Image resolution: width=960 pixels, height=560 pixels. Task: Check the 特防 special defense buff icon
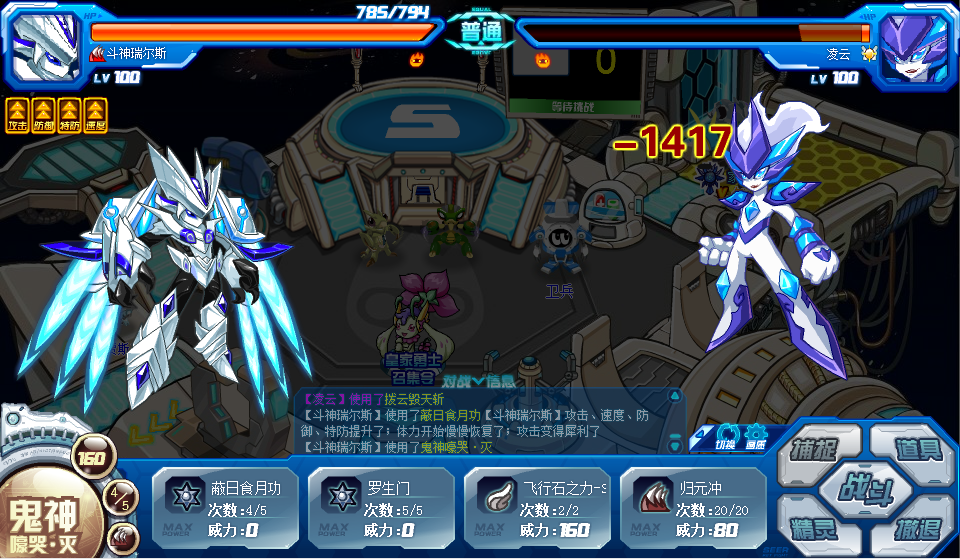coord(70,114)
